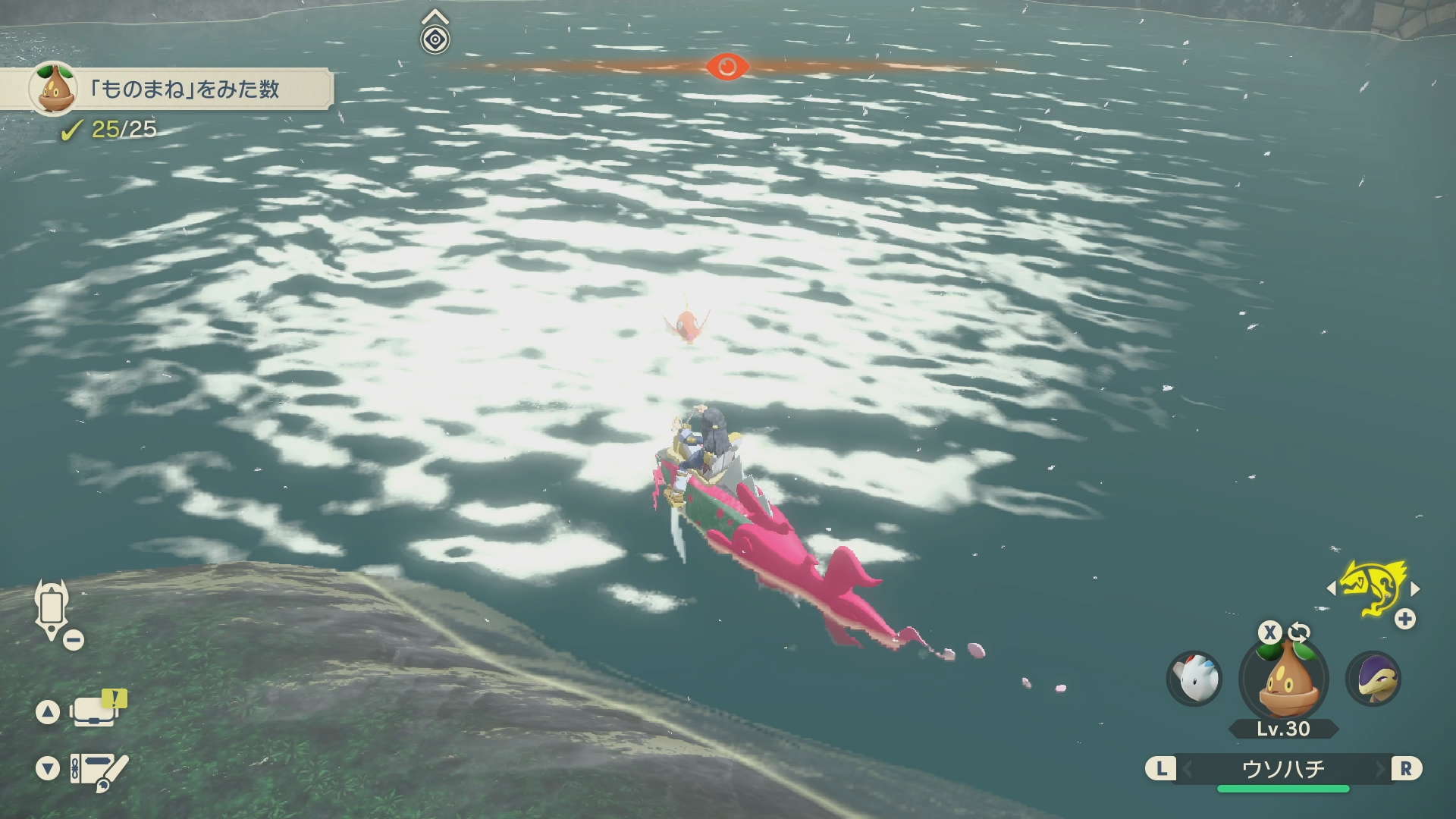
Task: Click the compass target marker icon
Action: pyautogui.click(x=435, y=39)
